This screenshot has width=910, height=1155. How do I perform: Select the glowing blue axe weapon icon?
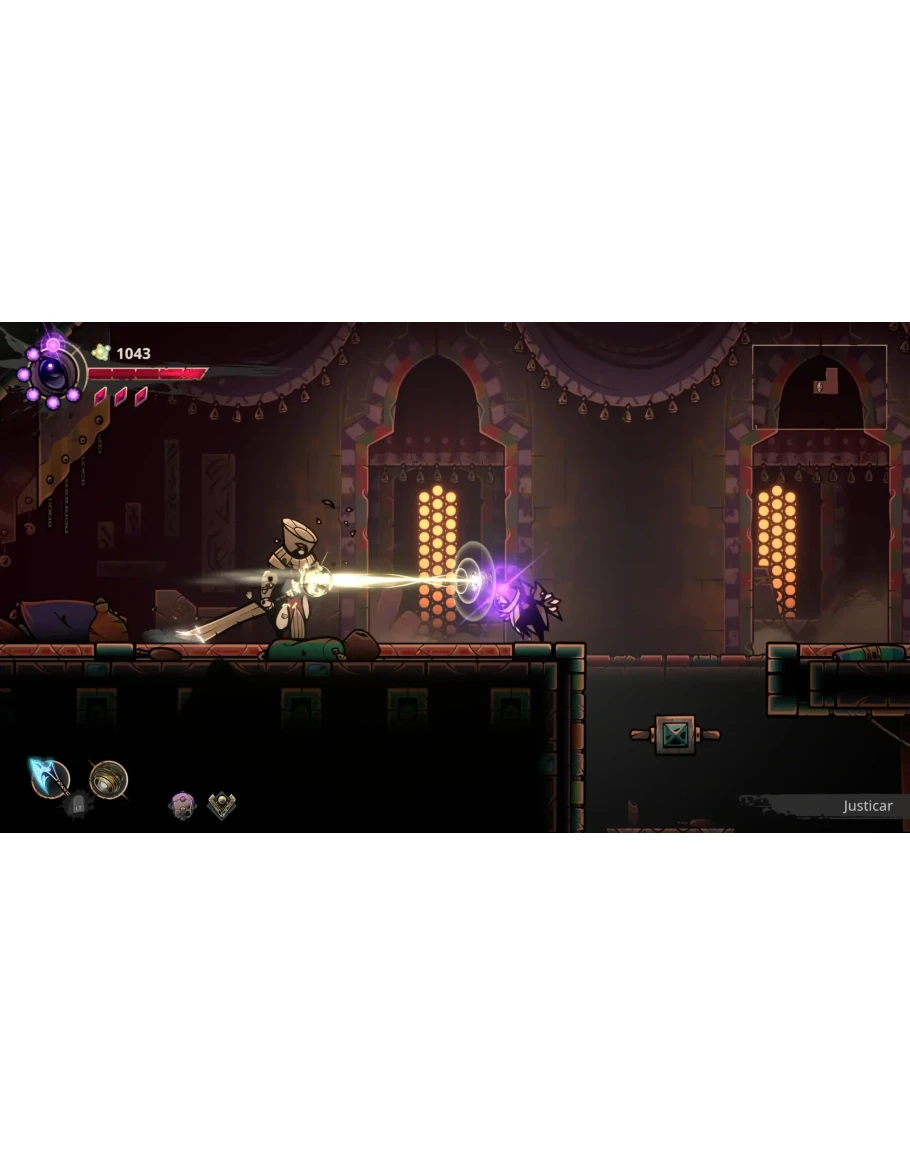tap(48, 777)
